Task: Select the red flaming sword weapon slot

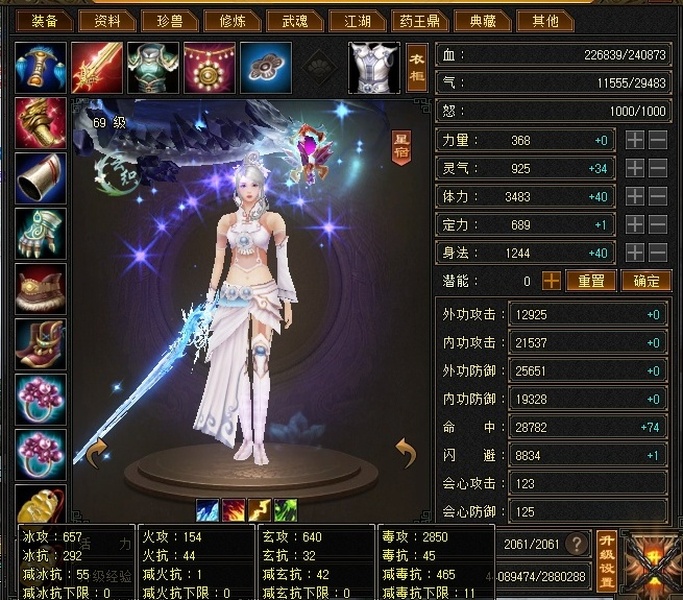Action: (97, 68)
